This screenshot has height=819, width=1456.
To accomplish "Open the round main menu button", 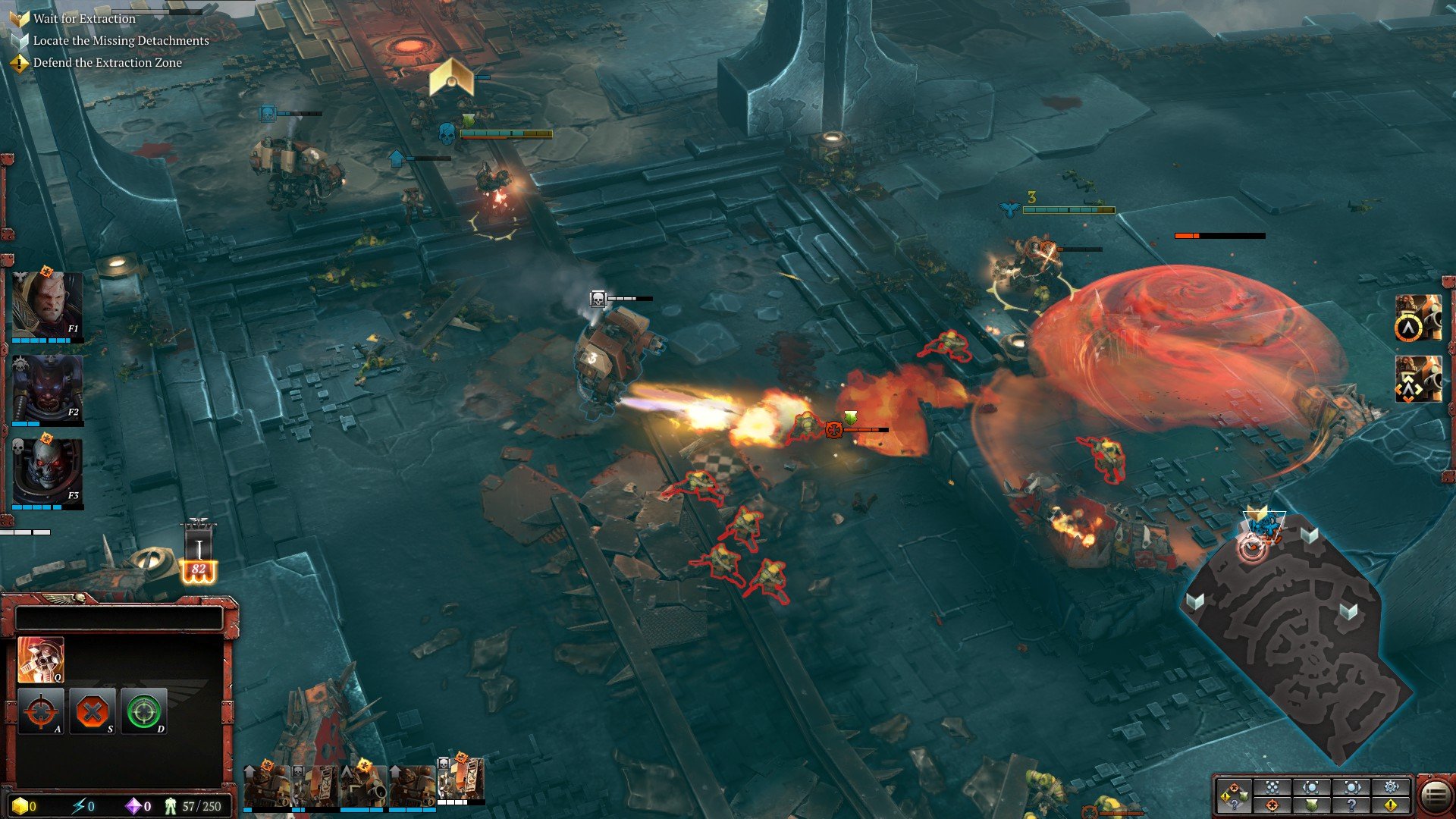I will (x=1435, y=796).
